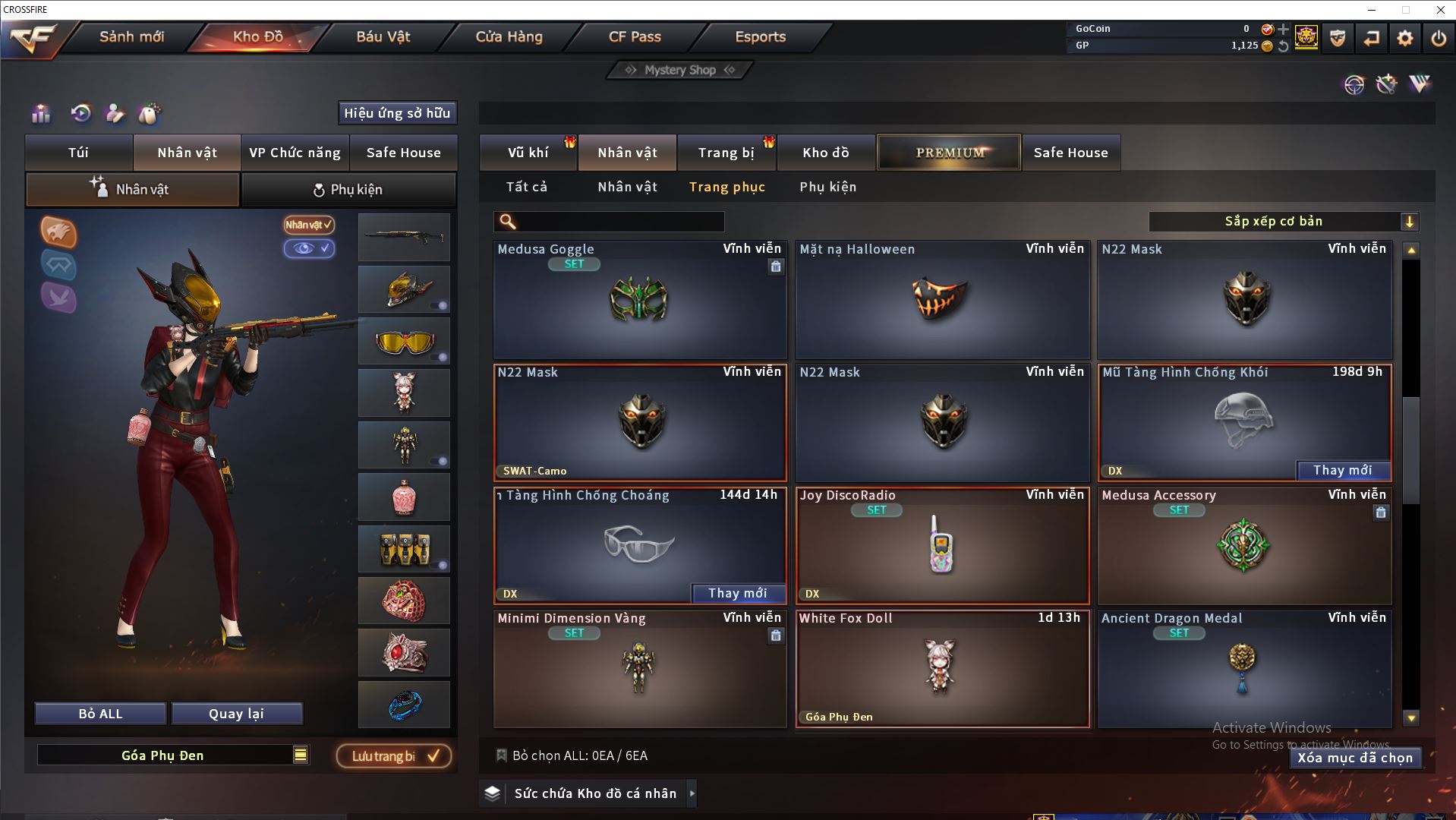This screenshot has height=820, width=1456.
Task: Open the gear settings icon
Action: click(x=1404, y=38)
